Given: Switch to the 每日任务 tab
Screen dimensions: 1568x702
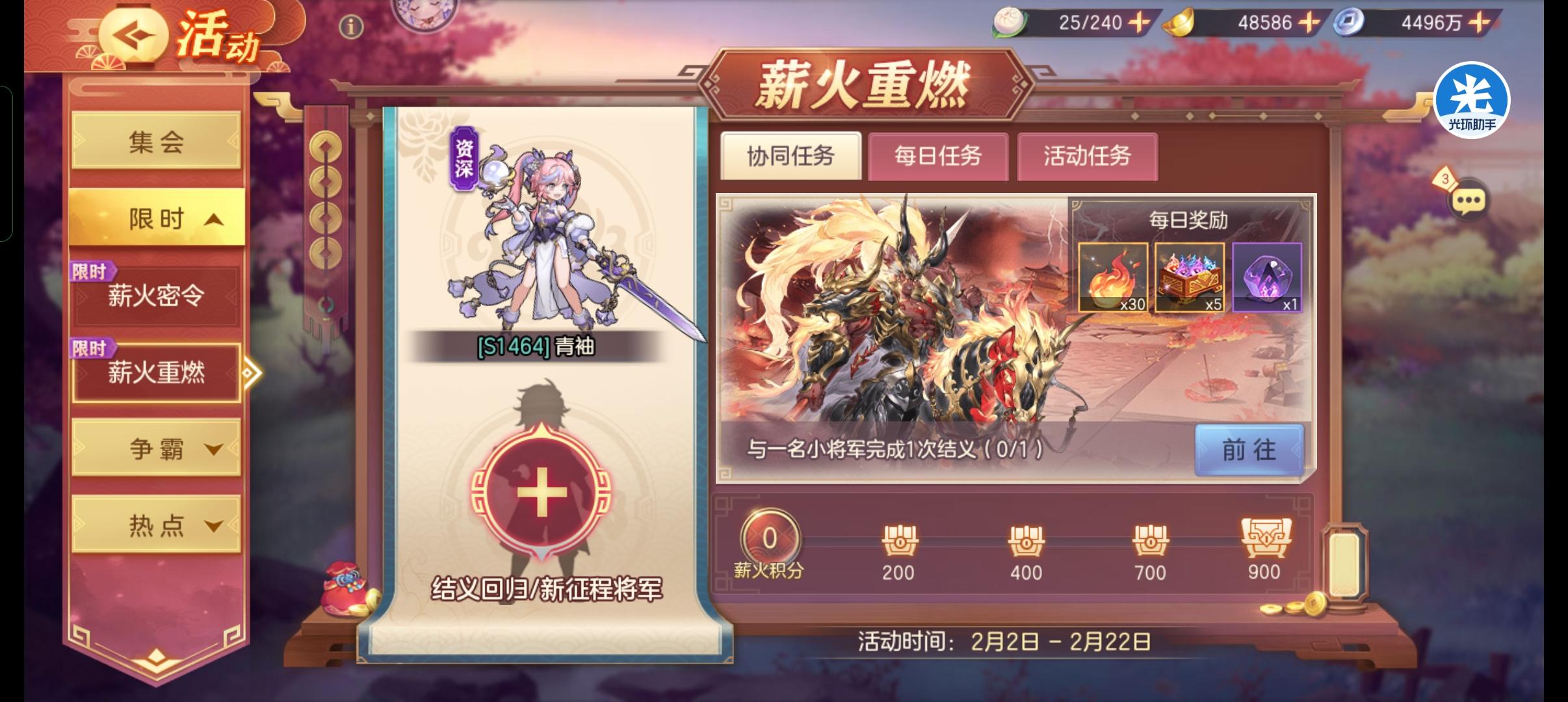Looking at the screenshot, I should (x=937, y=155).
